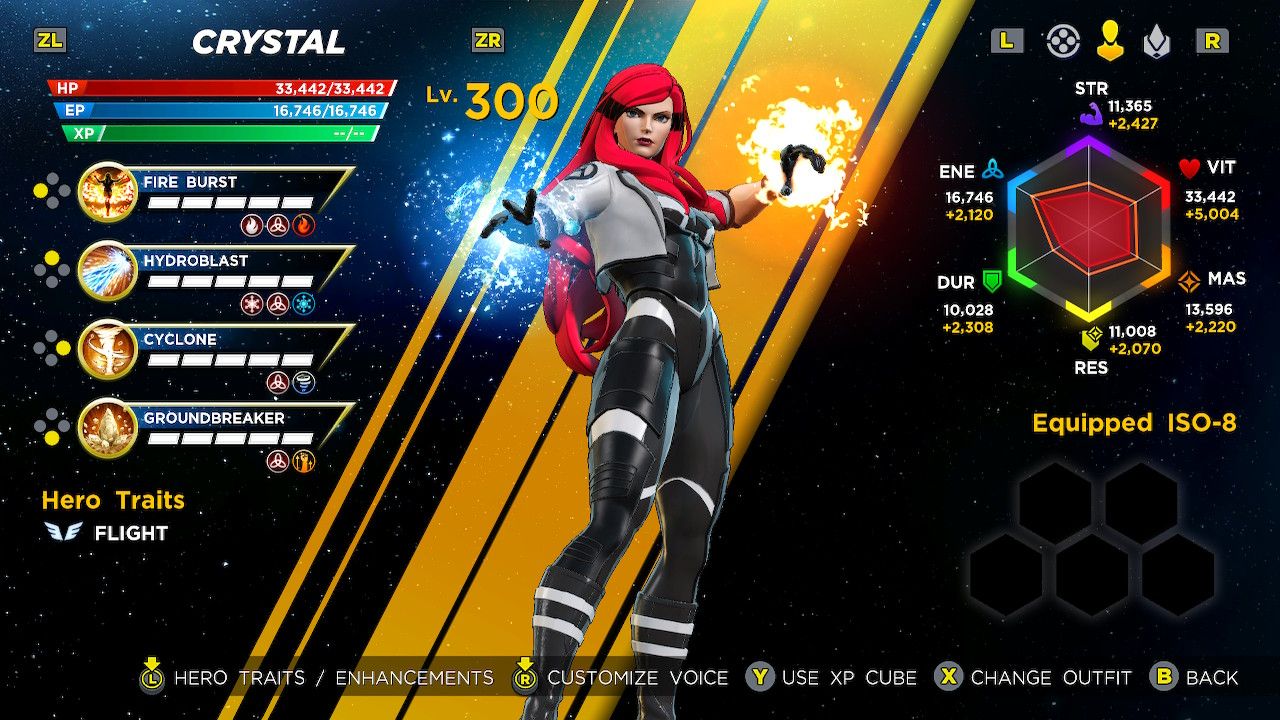Viewport: 1280px width, 720px height.
Task: Toggle a yellow upgrade pip beside Fire Burst
Action: point(40,189)
